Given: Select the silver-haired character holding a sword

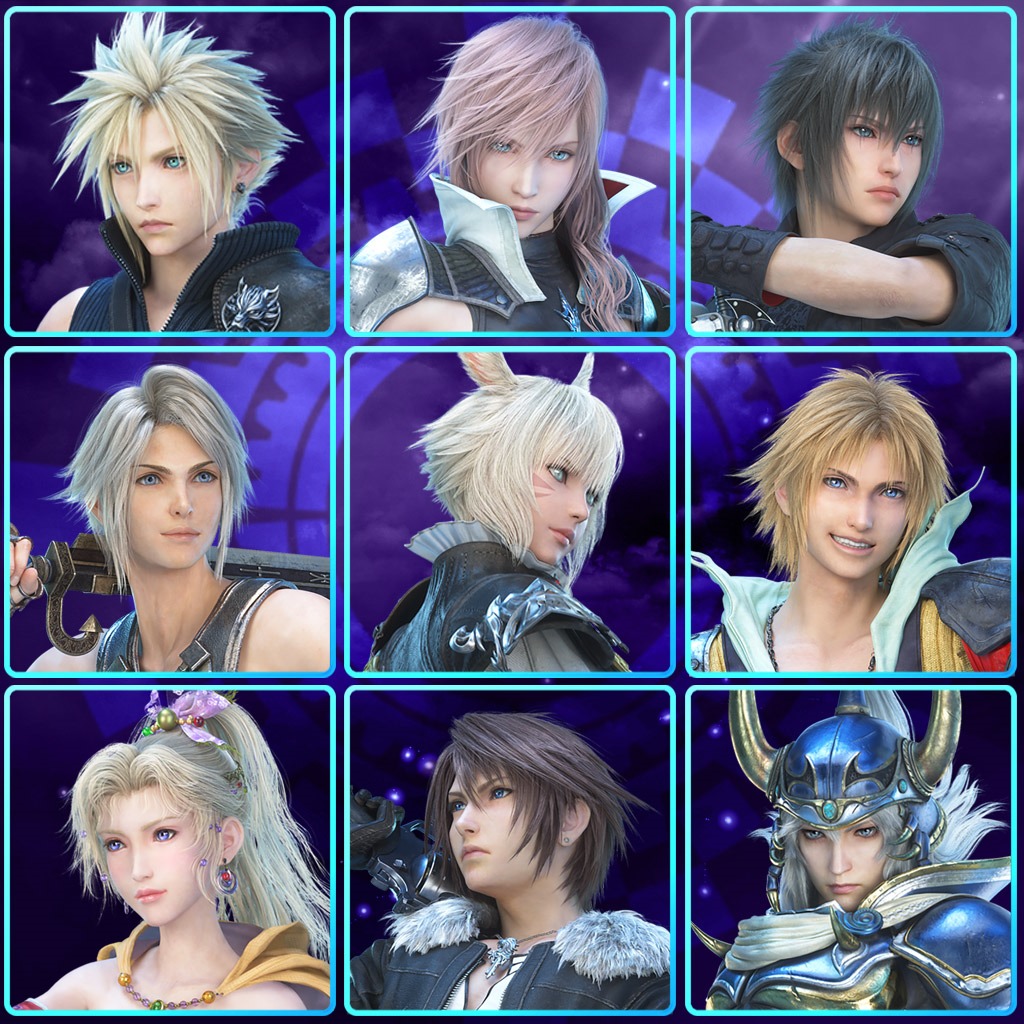Looking at the screenshot, I should [x=169, y=511].
